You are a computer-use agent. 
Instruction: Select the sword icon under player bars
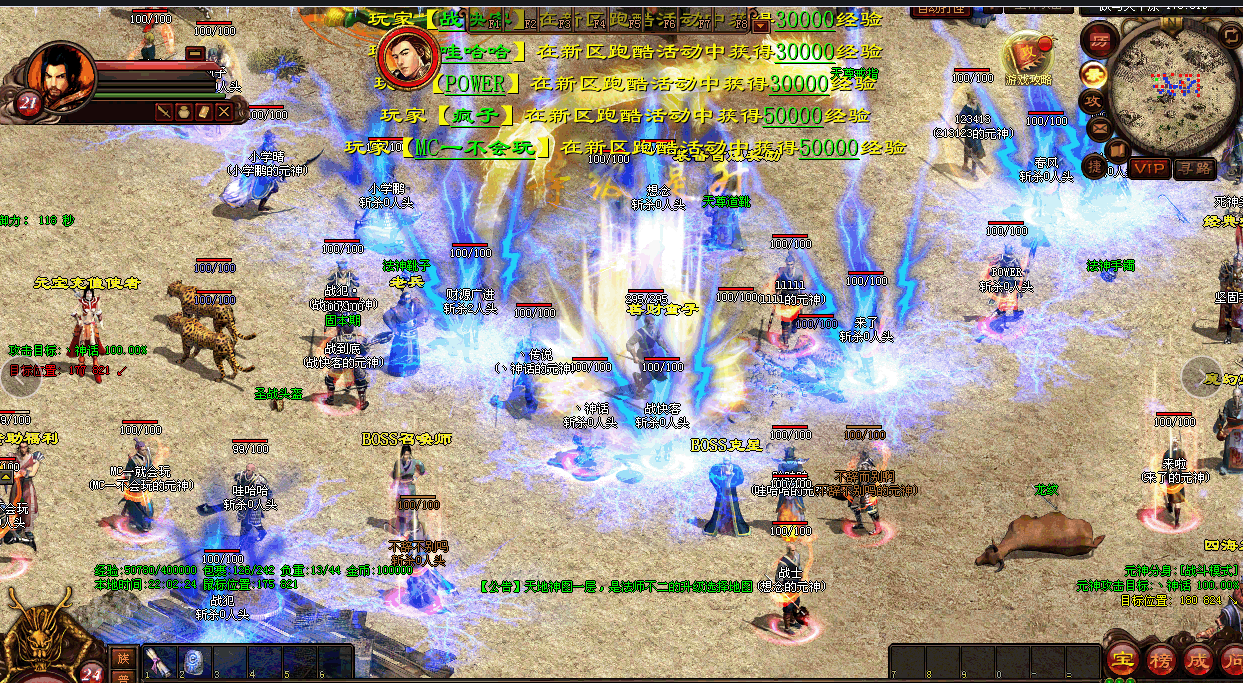(x=163, y=112)
